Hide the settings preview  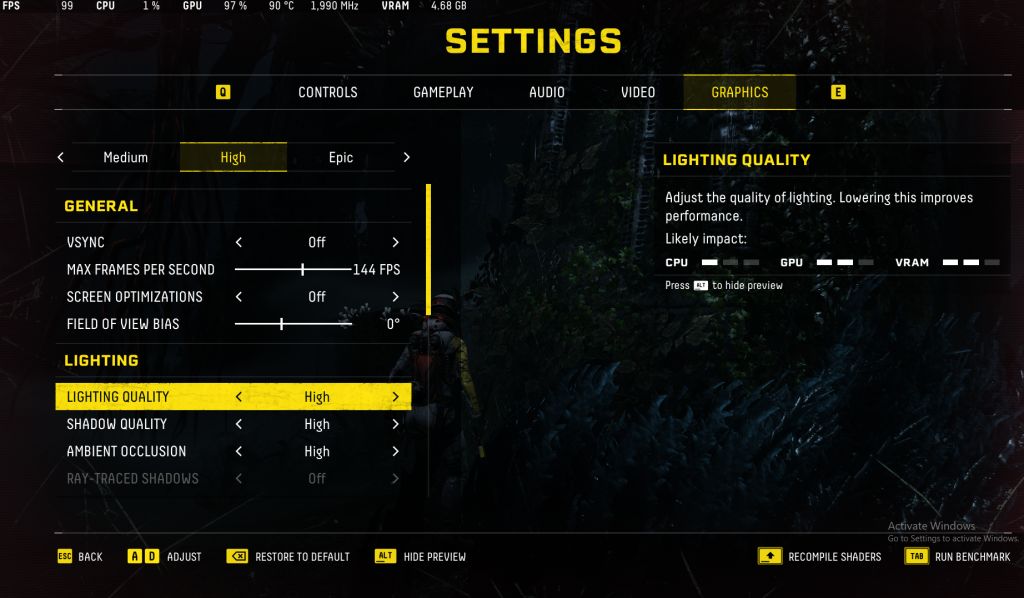pos(422,557)
